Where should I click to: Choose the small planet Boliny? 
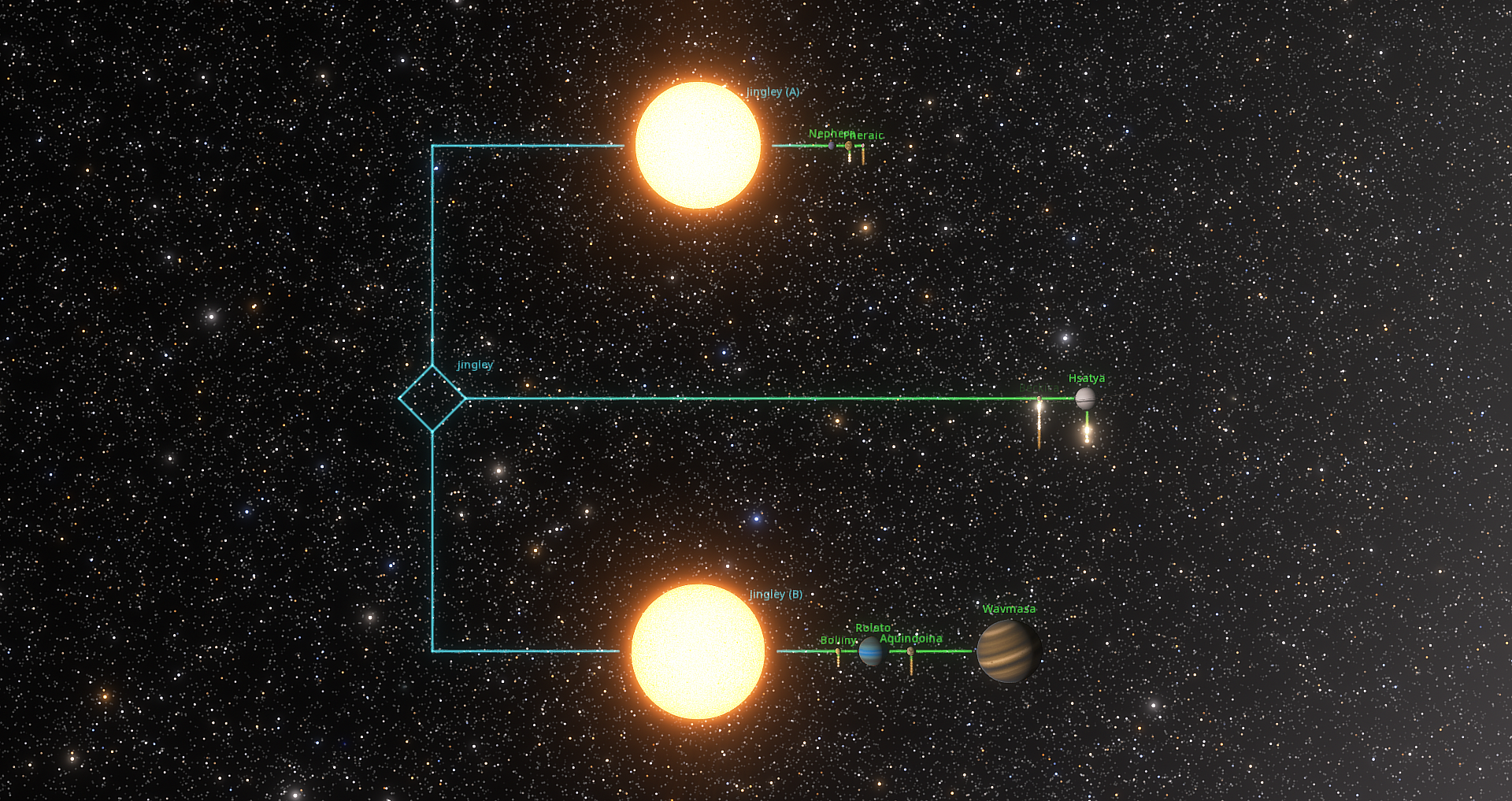point(838,651)
